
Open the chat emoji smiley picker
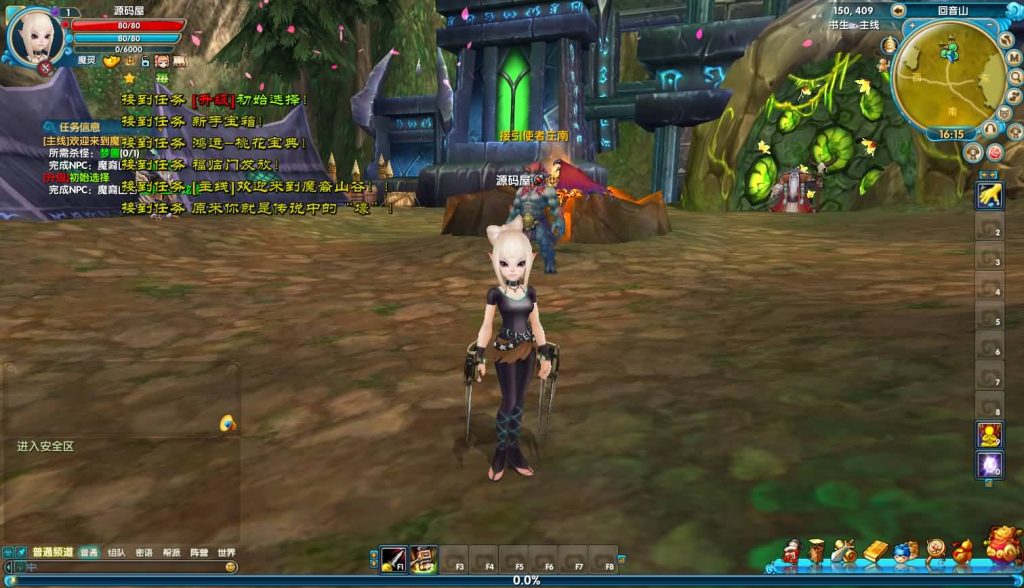click(231, 567)
